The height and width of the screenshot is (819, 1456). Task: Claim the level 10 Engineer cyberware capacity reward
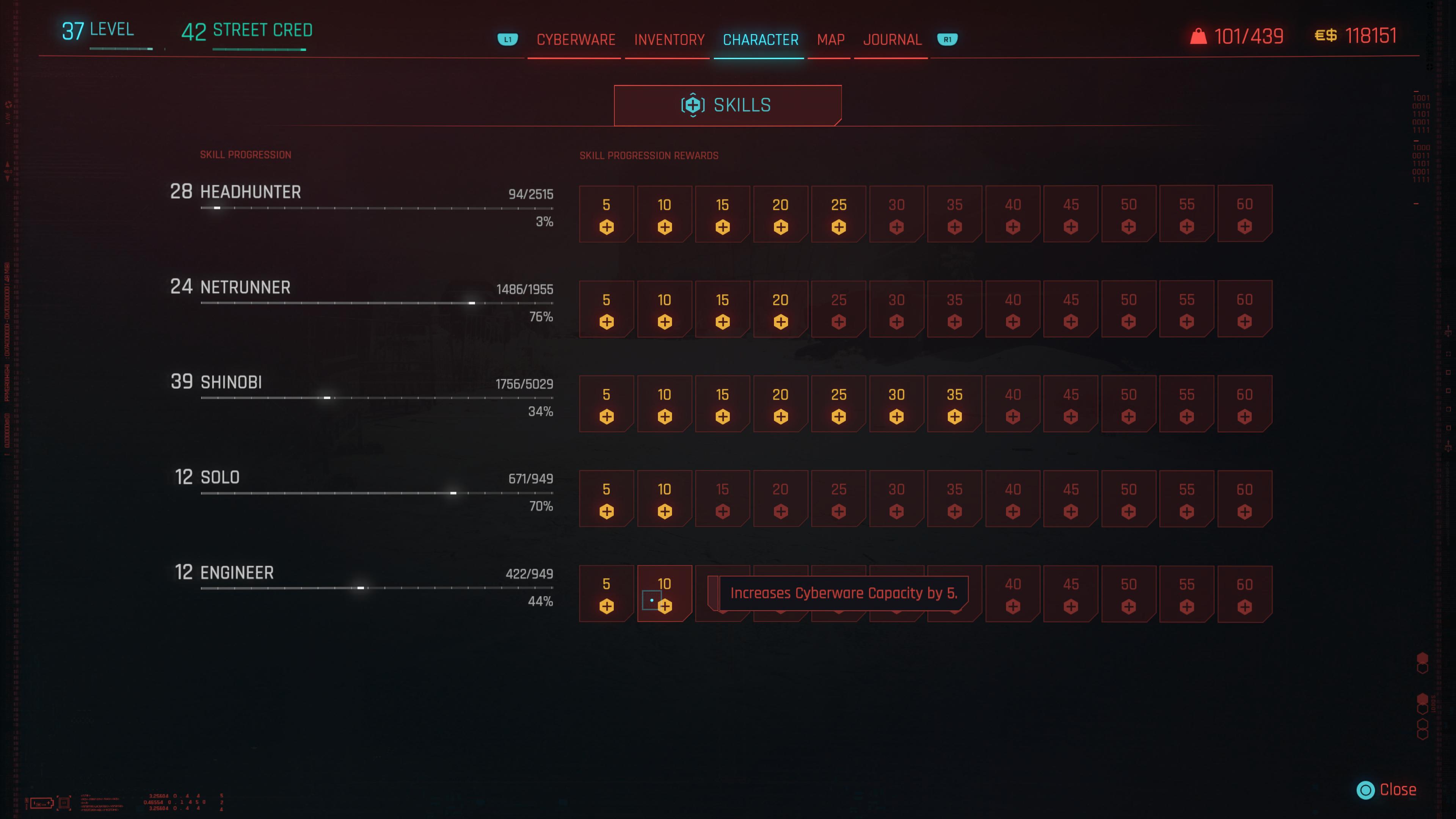pos(664,593)
